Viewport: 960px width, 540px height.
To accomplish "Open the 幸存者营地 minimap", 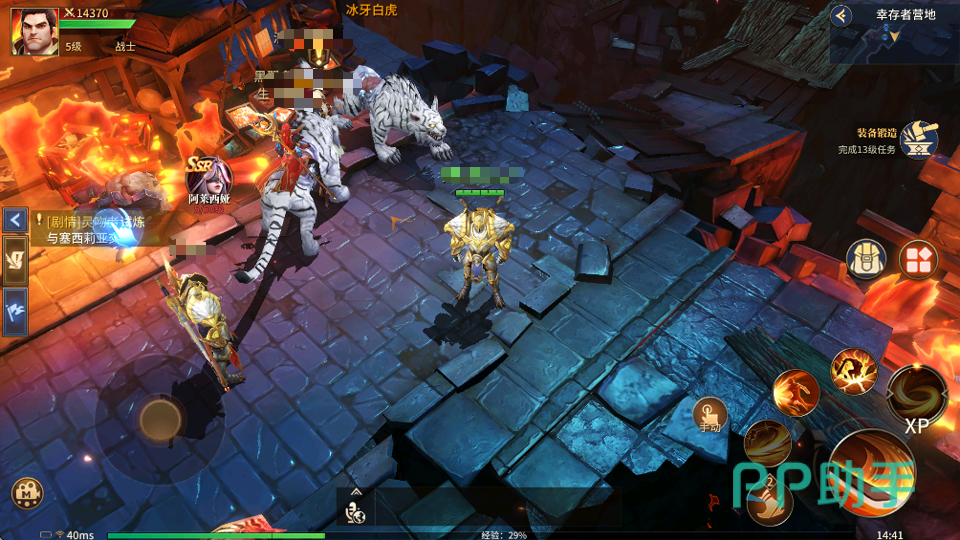I will pyautogui.click(x=895, y=40).
